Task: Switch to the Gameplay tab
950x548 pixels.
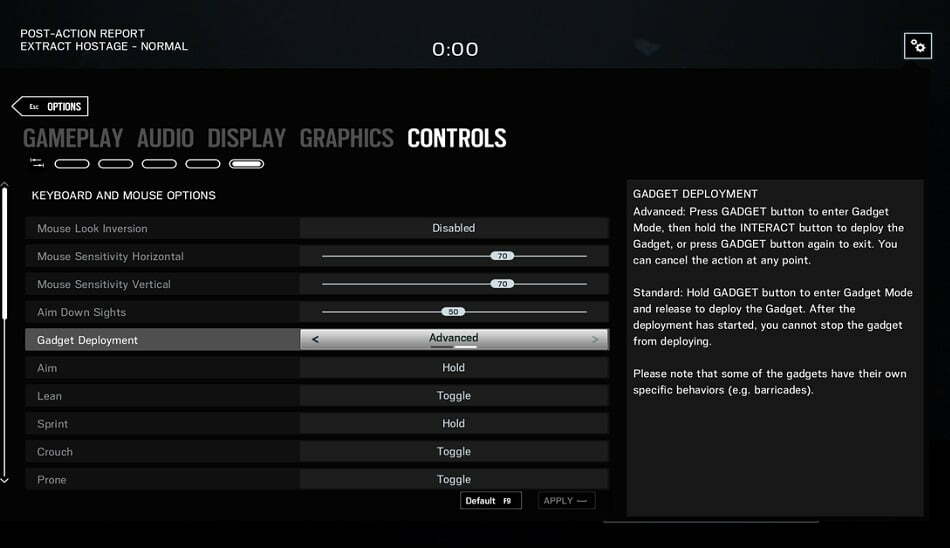Action: point(73,138)
